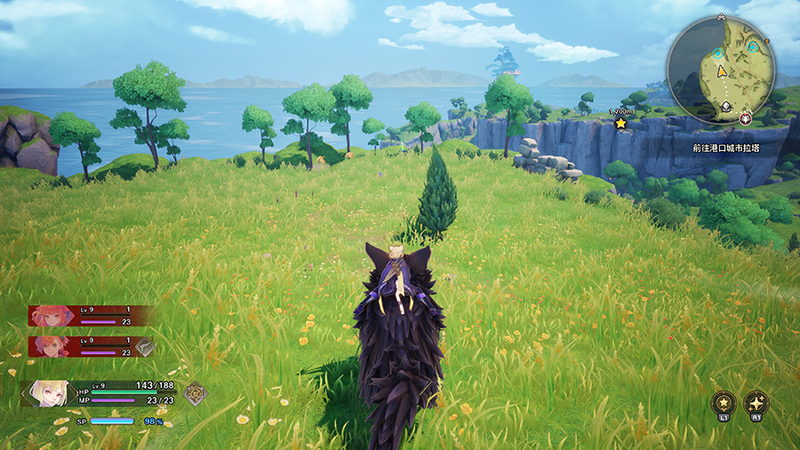Activate the star medallion shortcut icon
The width and height of the screenshot is (800, 450).
[x=721, y=403]
